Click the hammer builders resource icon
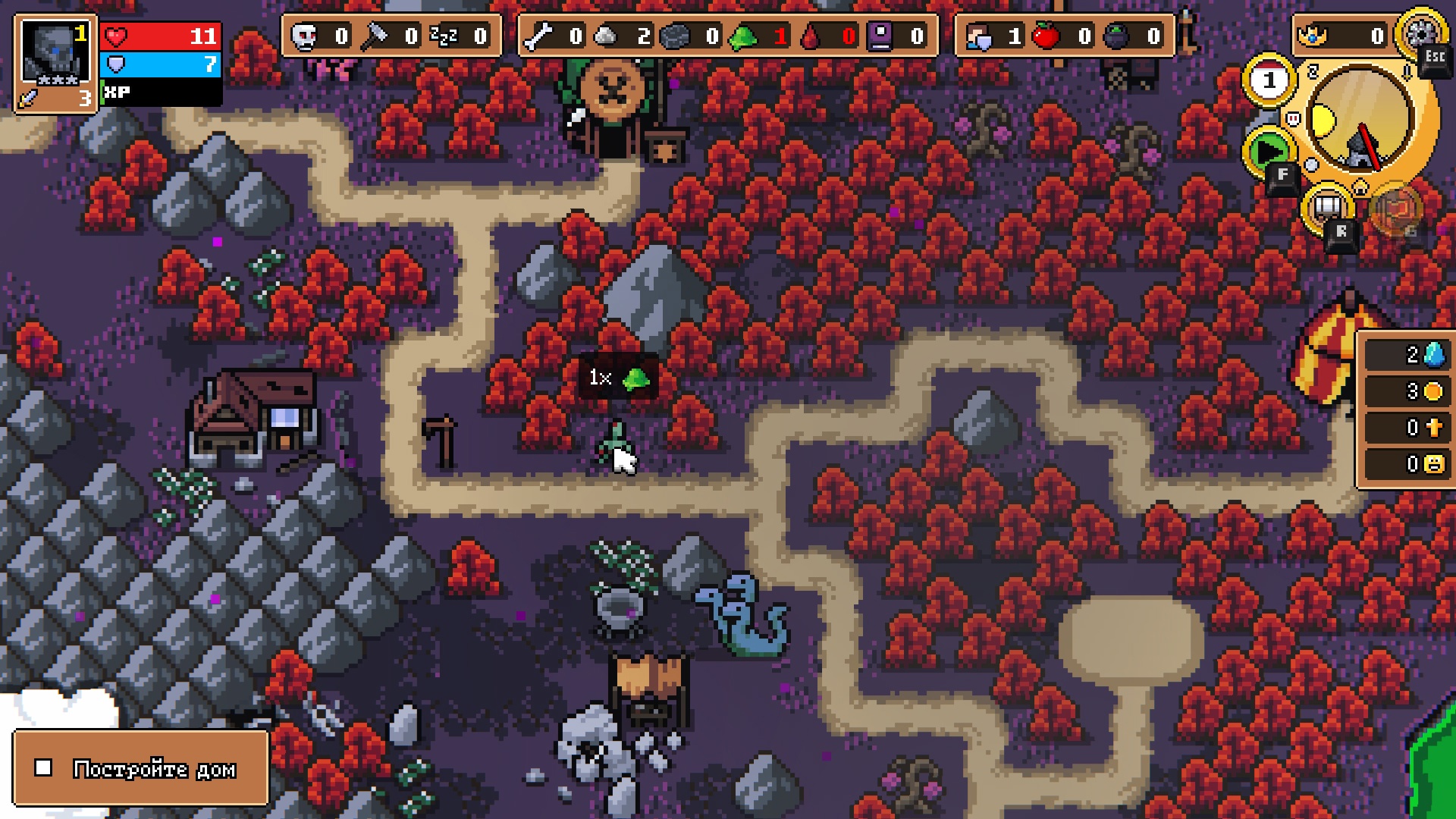The width and height of the screenshot is (1456, 819). 373,36
